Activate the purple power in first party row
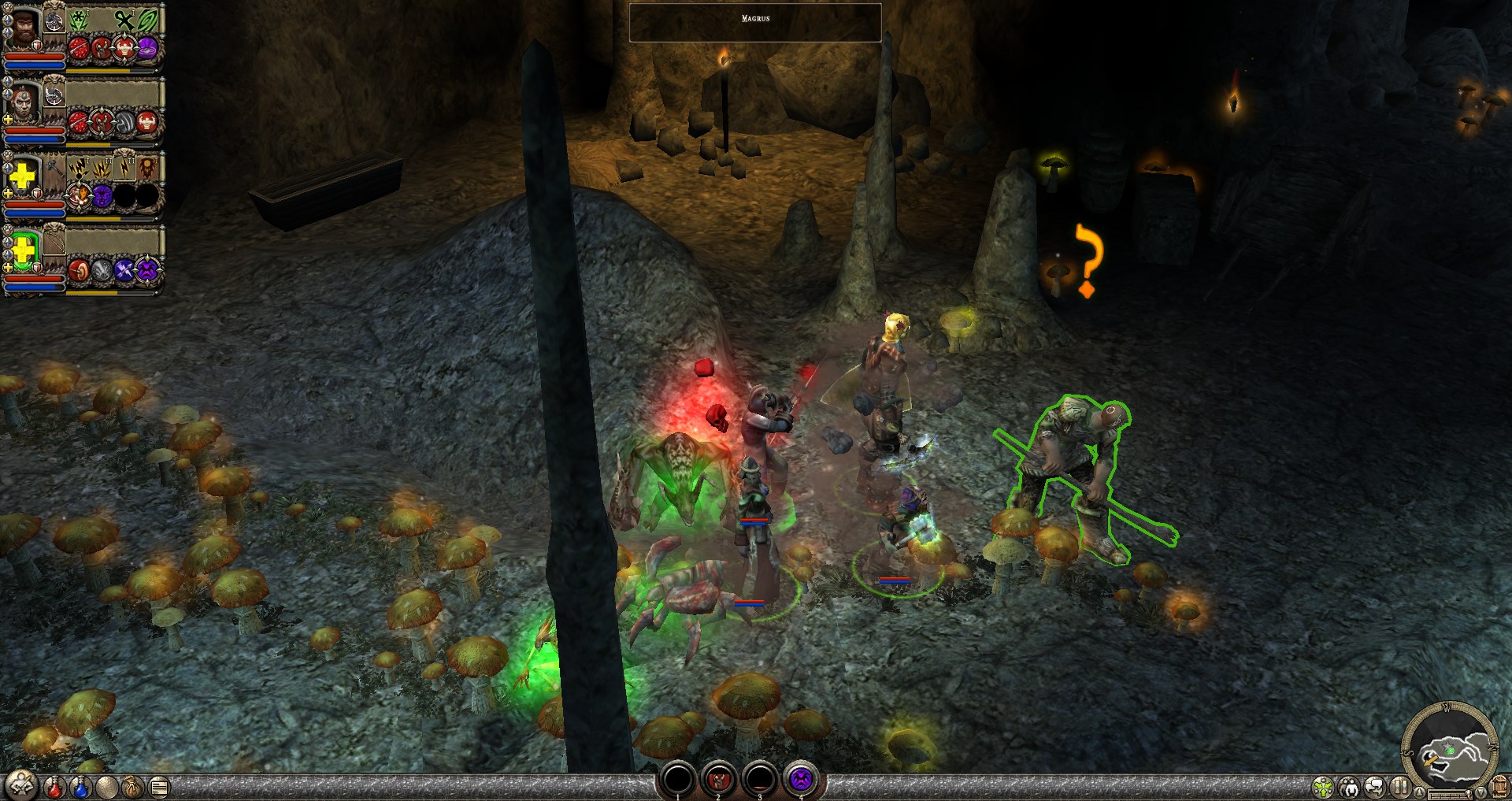 click(147, 49)
